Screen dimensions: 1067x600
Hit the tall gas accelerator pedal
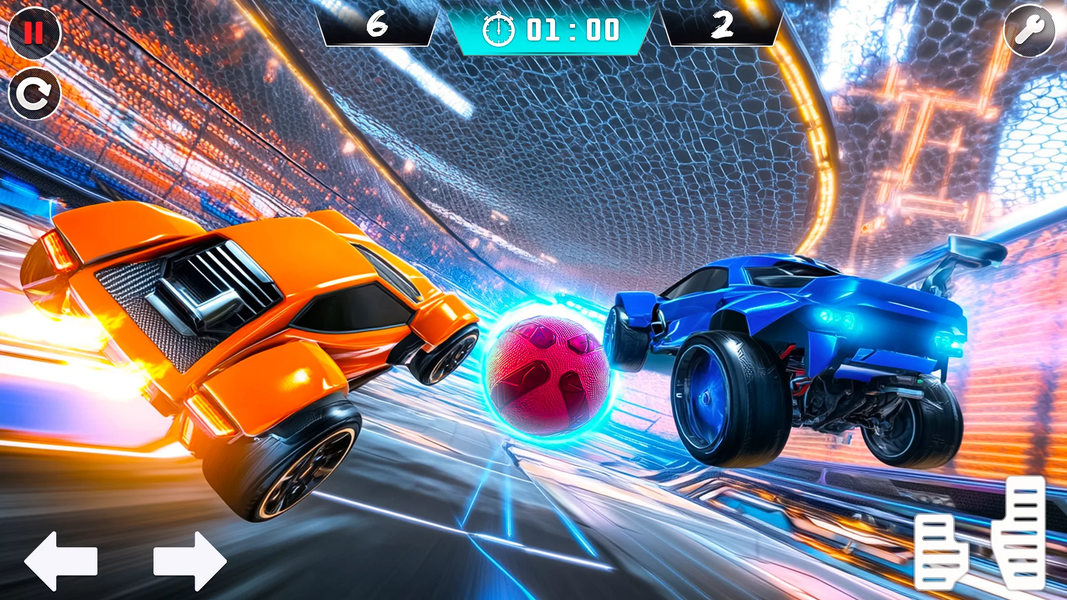click(1020, 532)
